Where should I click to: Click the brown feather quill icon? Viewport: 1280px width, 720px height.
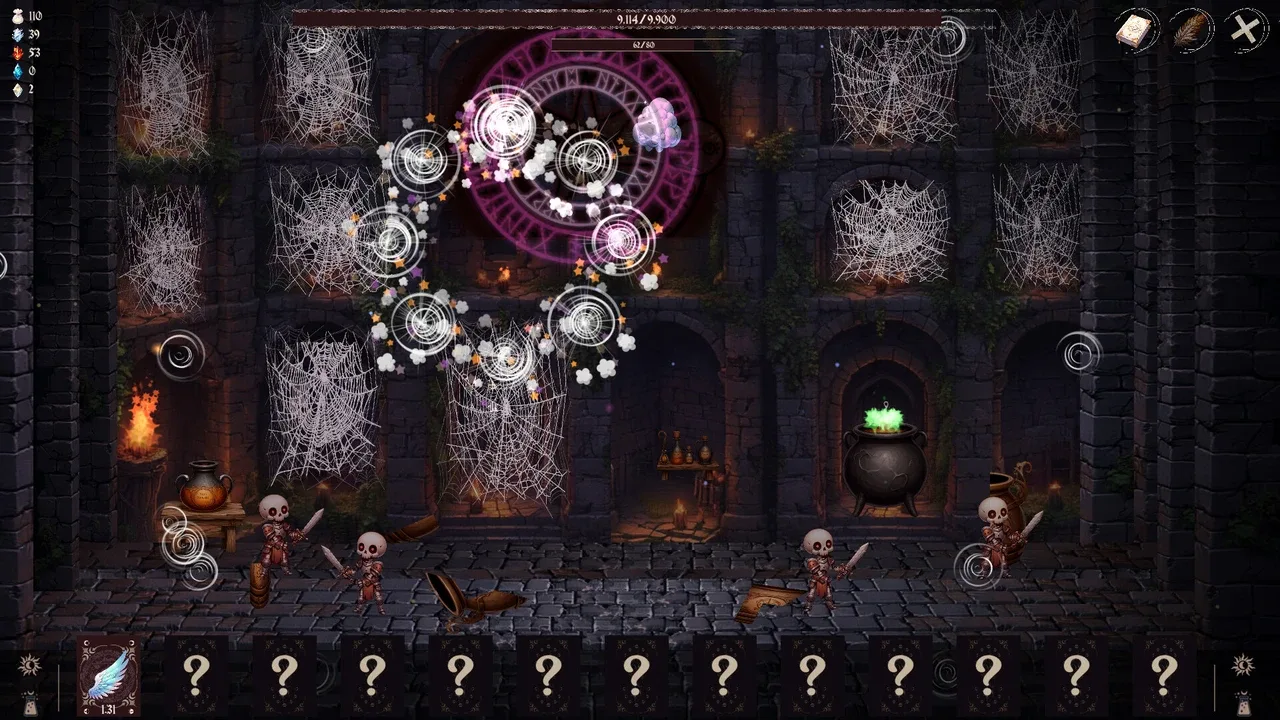click(1190, 30)
